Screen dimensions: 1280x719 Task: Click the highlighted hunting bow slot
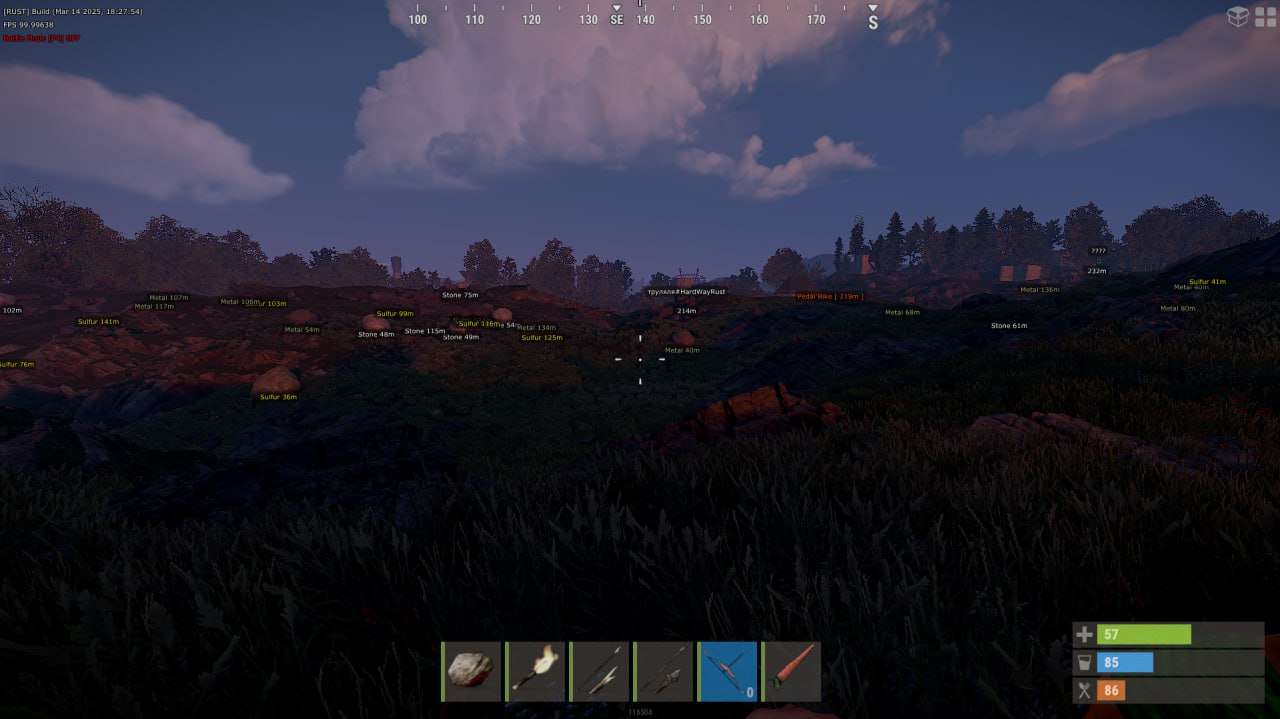(x=727, y=671)
